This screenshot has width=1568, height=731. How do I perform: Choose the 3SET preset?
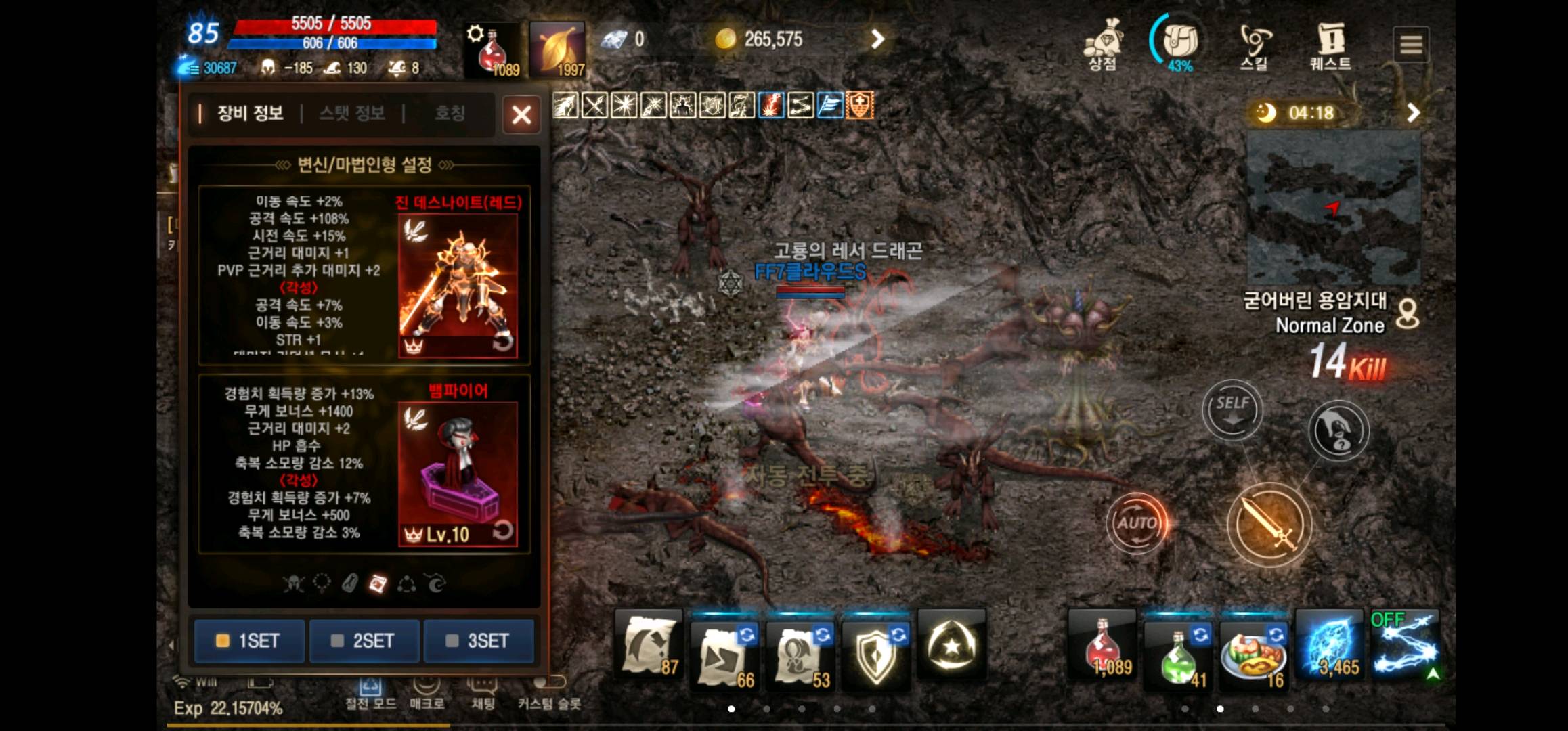[479, 640]
